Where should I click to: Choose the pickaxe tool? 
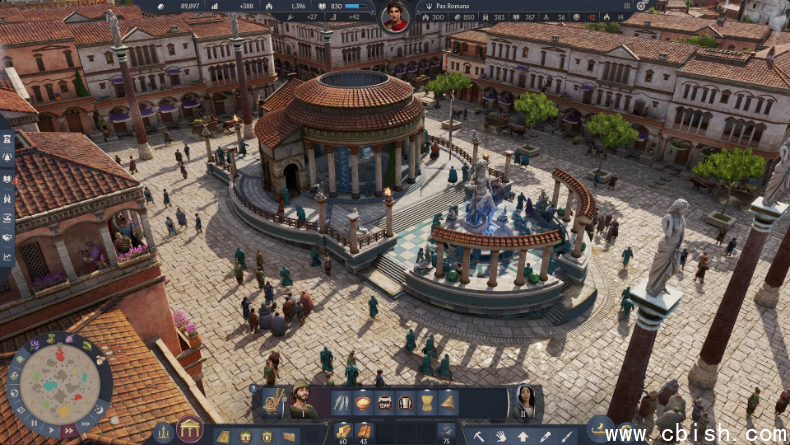pyautogui.click(x=478, y=436)
